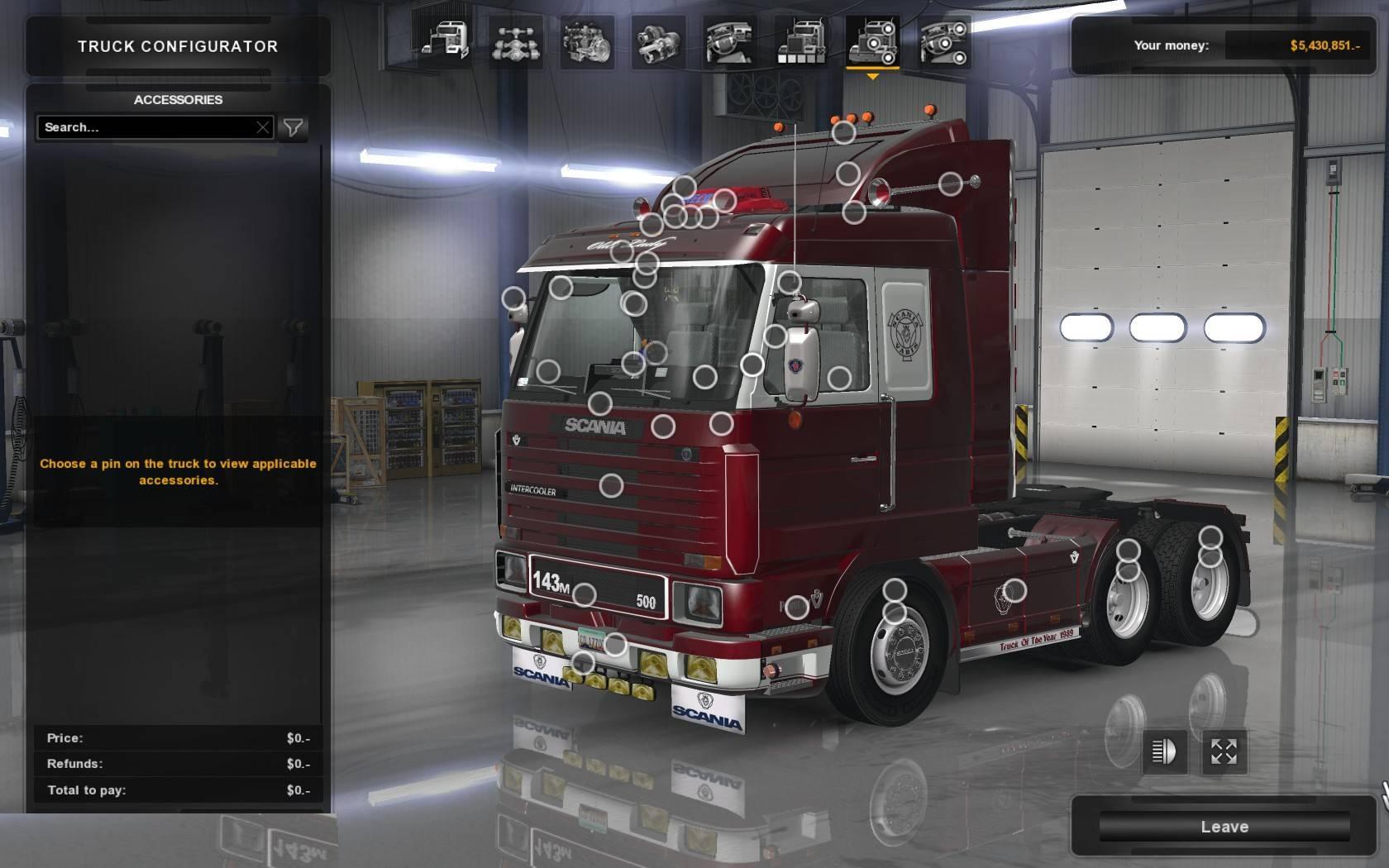Activate the fullscreen view arrows button

click(1224, 751)
